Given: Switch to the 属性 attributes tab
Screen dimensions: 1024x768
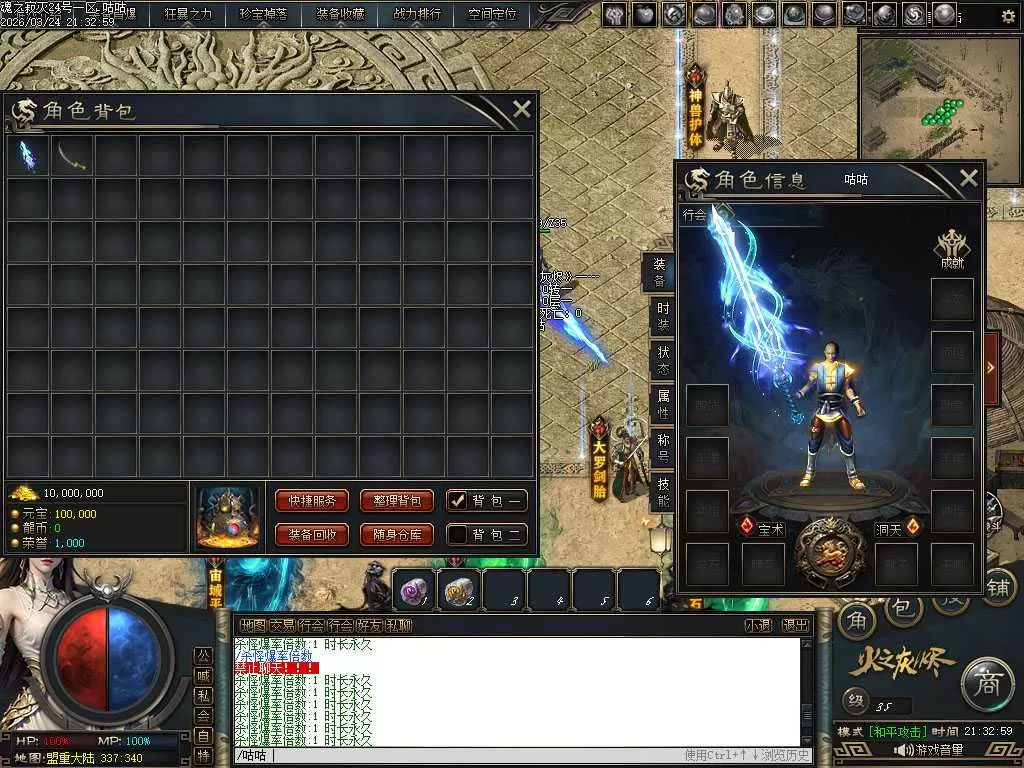Looking at the screenshot, I should 662,406.
